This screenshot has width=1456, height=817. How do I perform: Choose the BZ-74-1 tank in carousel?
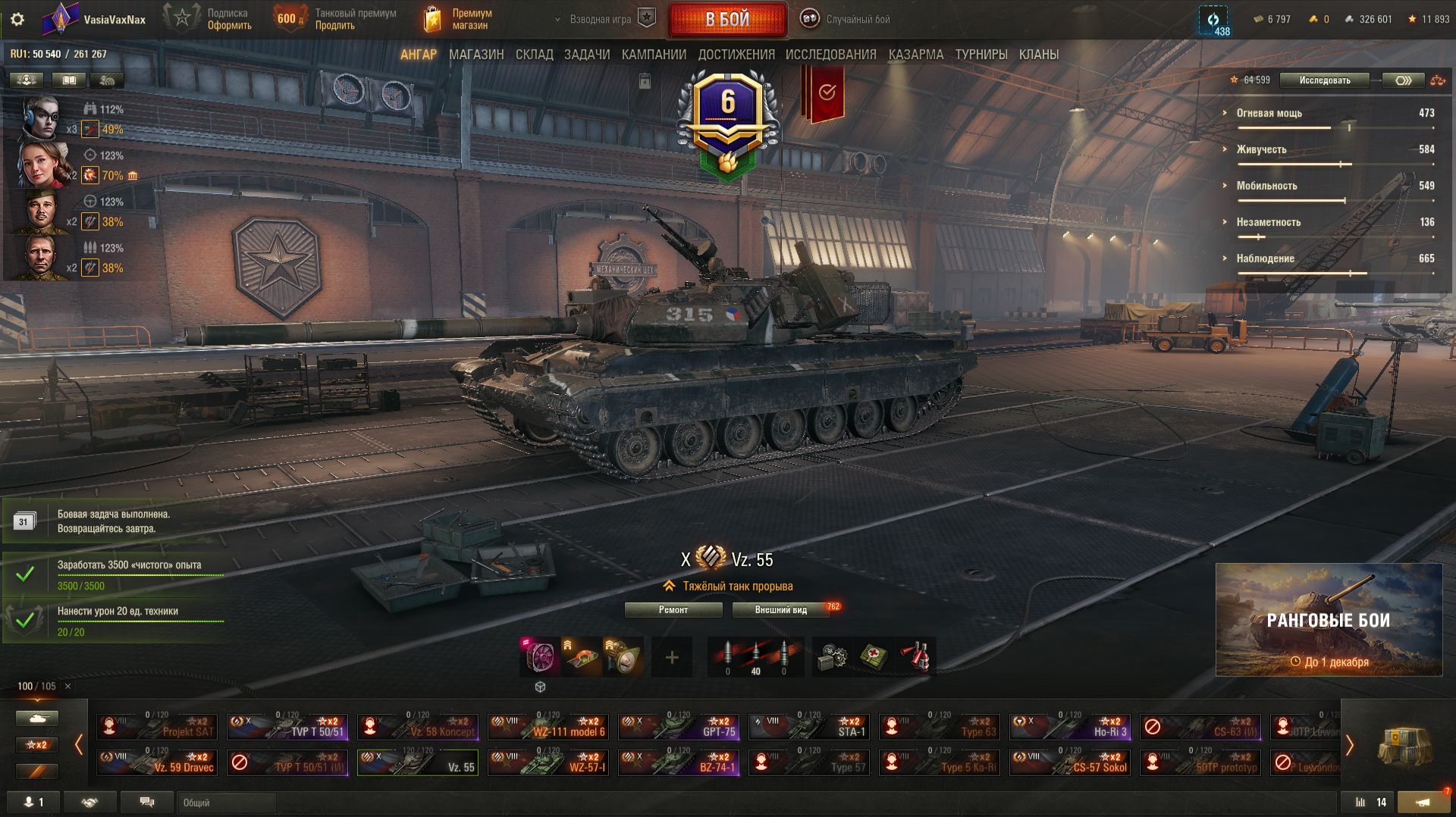tap(679, 762)
